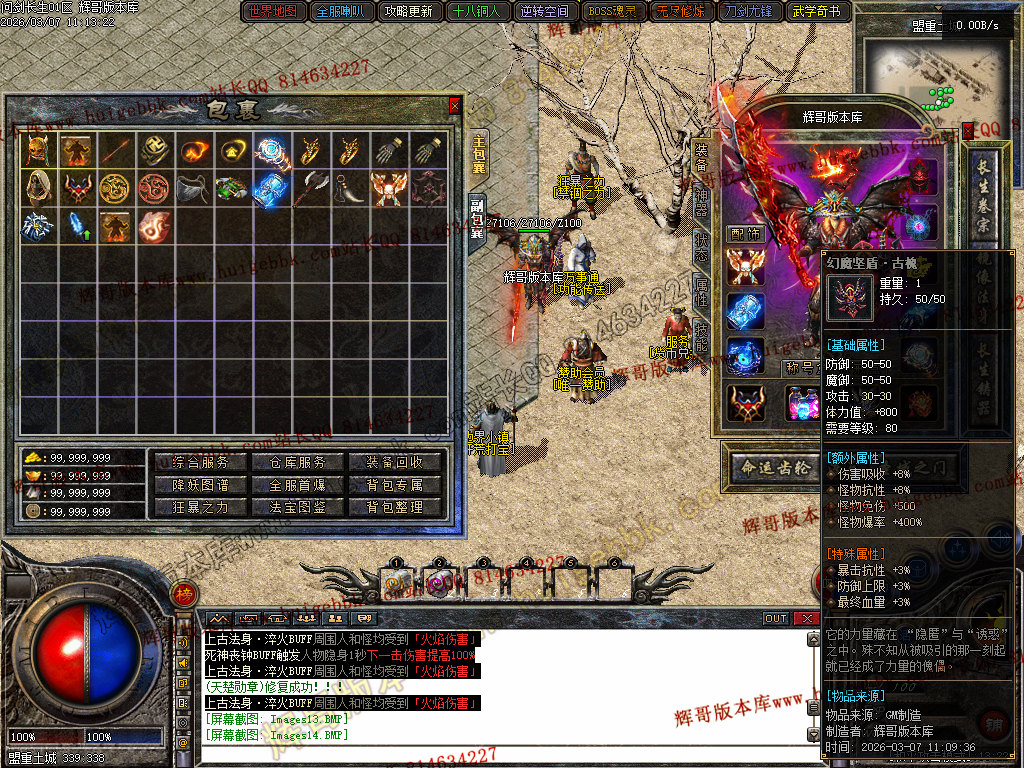Screen dimensions: 1024x768
Task: Select the 逆转空间 top menu entry
Action: coord(545,12)
